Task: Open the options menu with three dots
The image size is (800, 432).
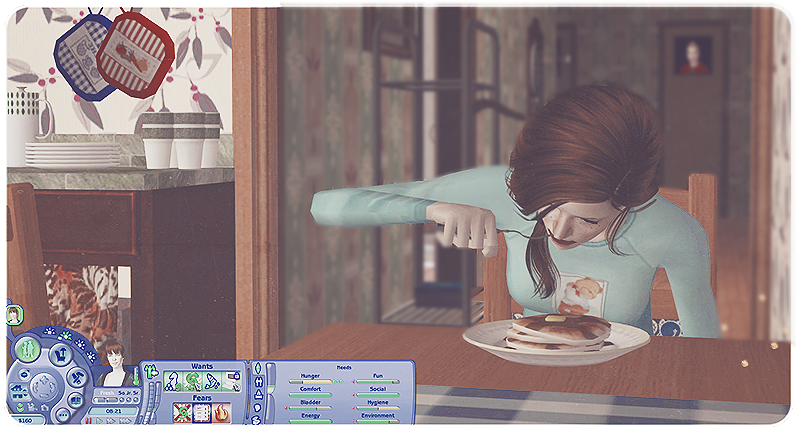Action: 62,415
